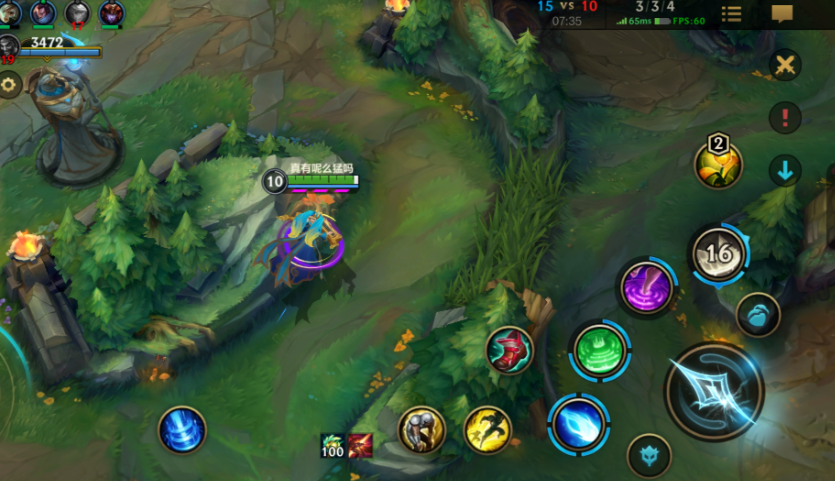The height and width of the screenshot is (481, 835).
Task: Open the scoreboard list
Action: [732, 14]
